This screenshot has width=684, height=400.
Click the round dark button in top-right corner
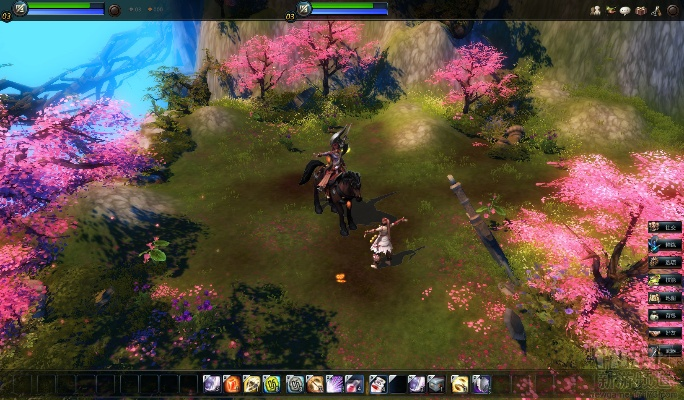(673, 10)
